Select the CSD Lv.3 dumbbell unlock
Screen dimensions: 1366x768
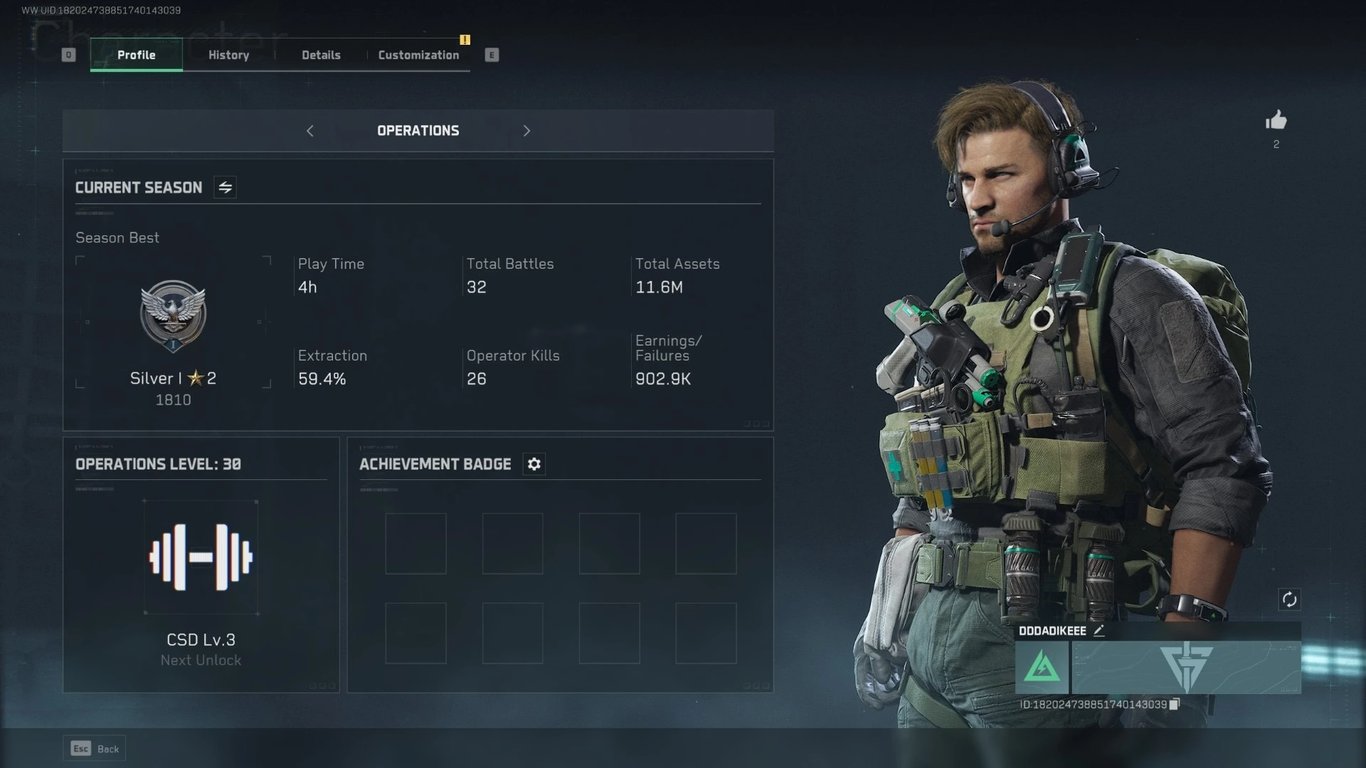[x=201, y=557]
